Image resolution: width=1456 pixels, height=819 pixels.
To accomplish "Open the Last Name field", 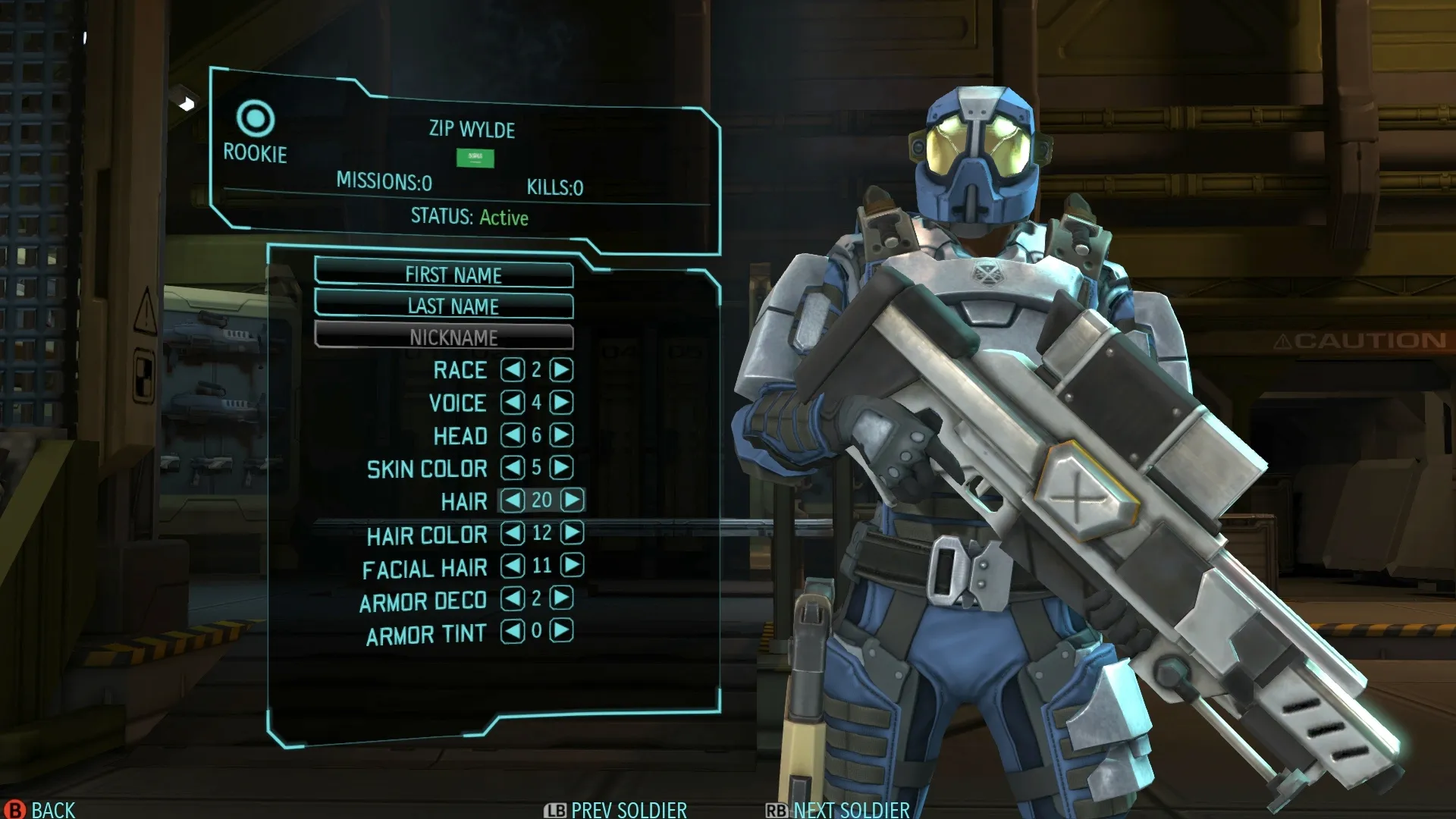I will click(444, 306).
